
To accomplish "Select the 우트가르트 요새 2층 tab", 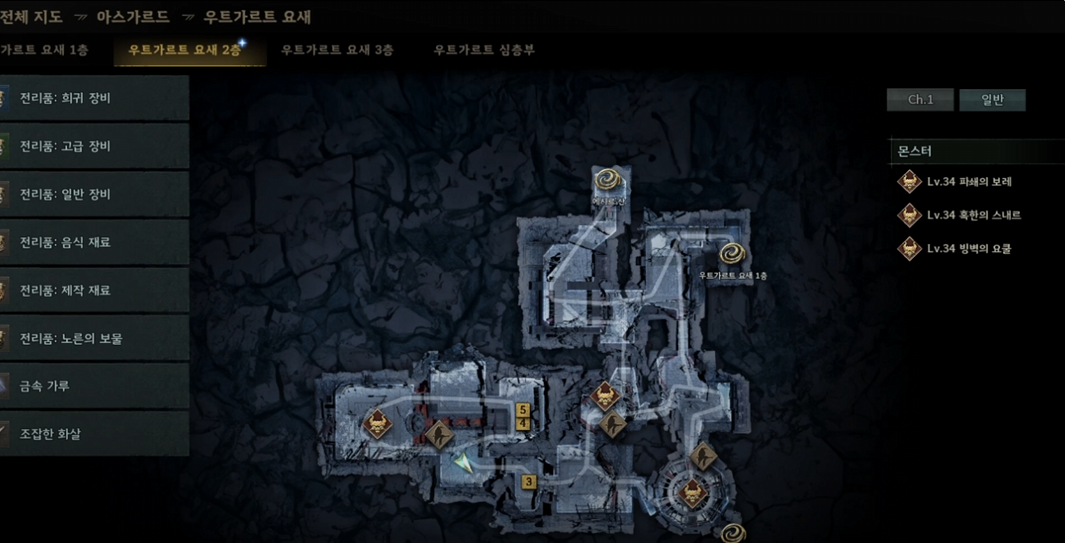I will (x=185, y=50).
